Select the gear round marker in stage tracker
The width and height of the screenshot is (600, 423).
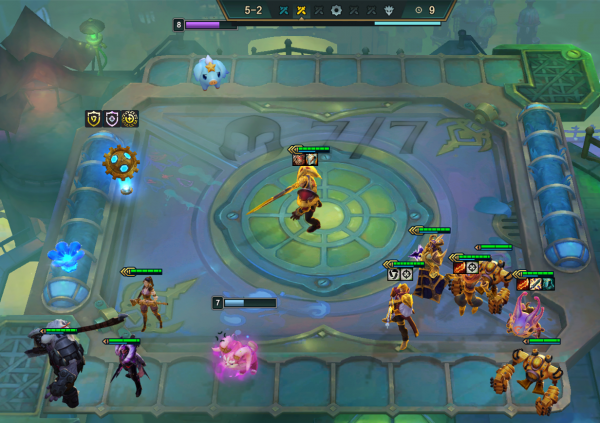tap(336, 10)
